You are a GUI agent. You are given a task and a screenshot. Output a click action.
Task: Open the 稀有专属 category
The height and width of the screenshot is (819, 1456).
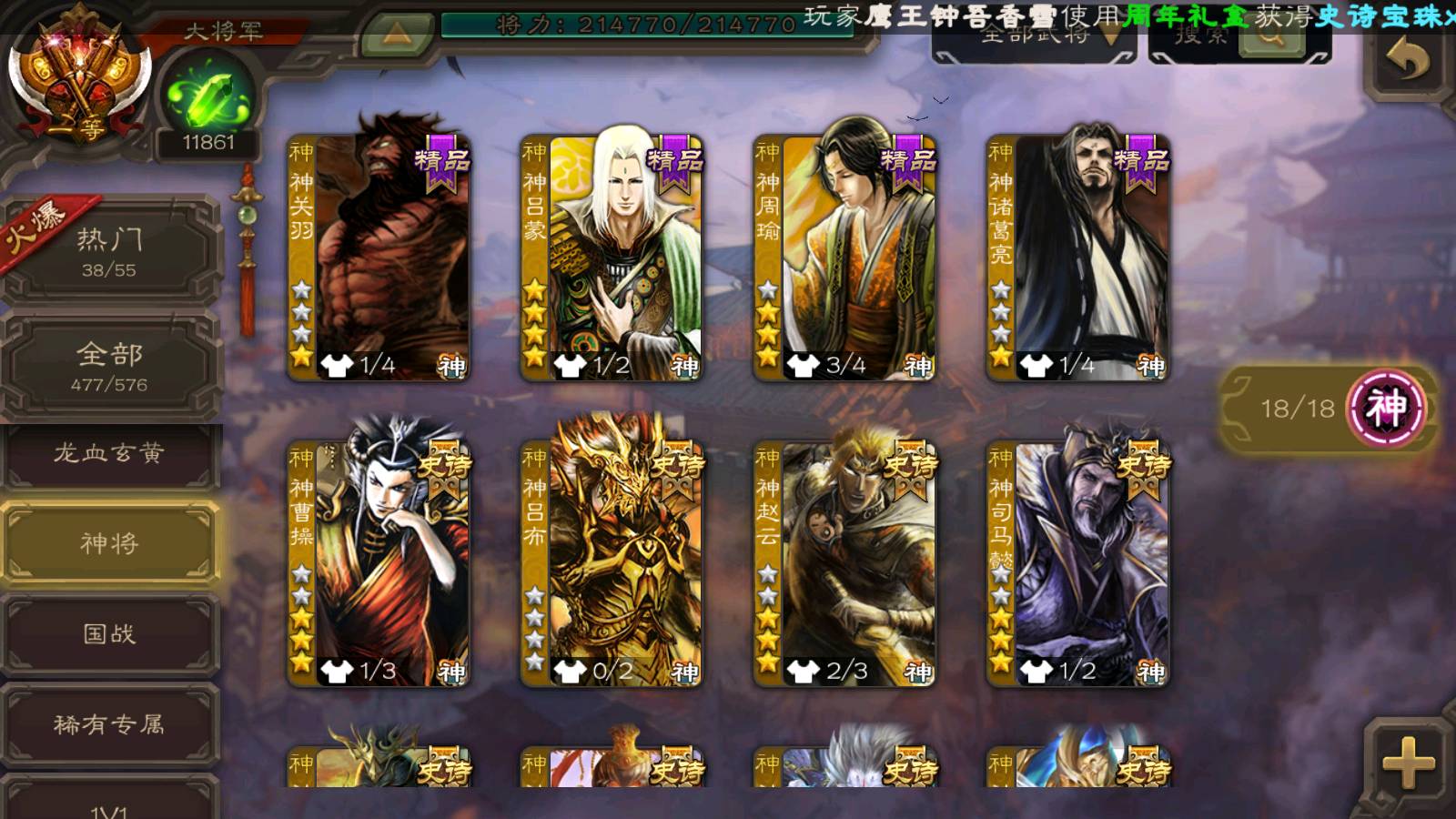click(109, 724)
